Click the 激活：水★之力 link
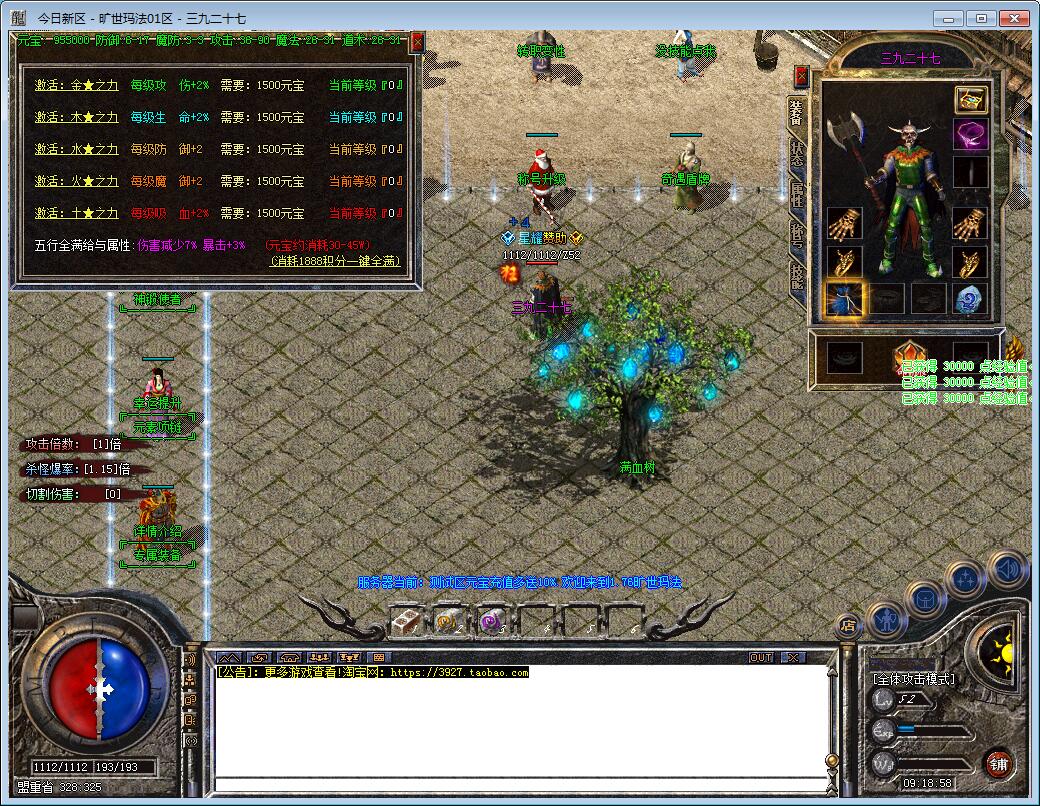1040x806 pixels. (x=76, y=149)
